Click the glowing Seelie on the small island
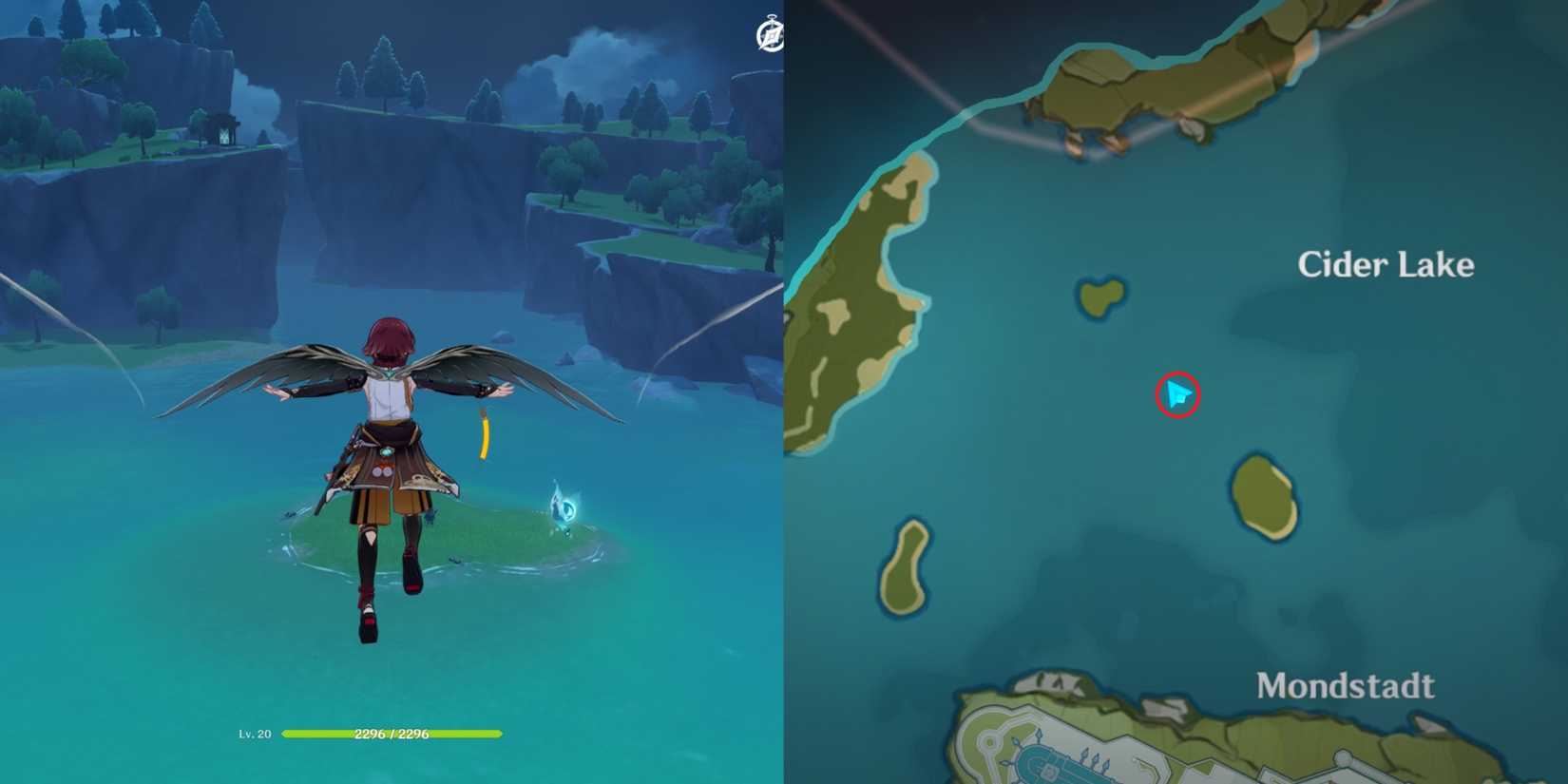Screen dimensions: 1568x784 point(565,507)
